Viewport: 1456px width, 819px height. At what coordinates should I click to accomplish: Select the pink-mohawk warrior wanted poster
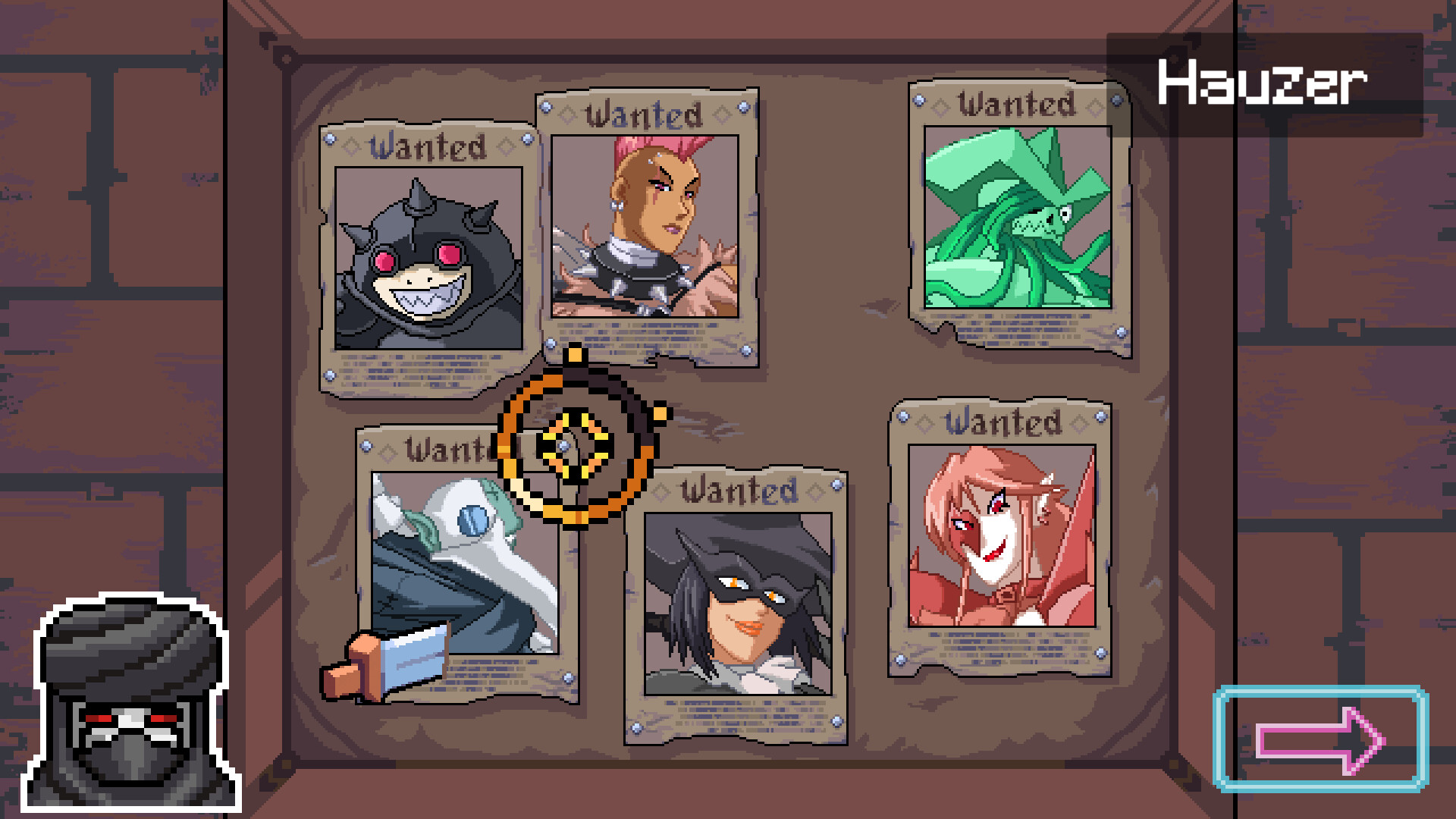pos(648,220)
